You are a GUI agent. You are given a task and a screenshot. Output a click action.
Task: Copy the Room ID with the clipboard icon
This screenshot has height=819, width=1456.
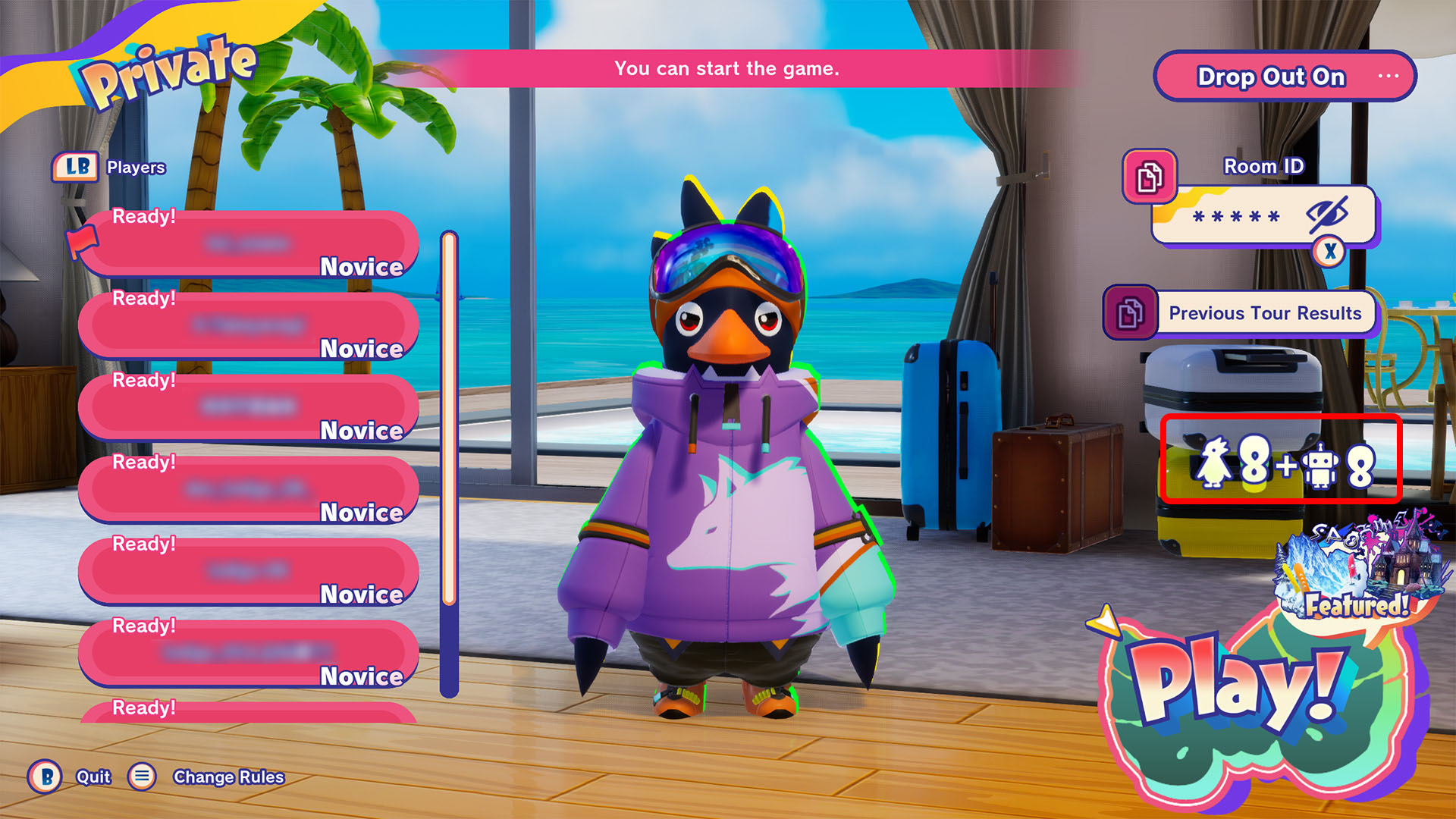click(x=1150, y=177)
